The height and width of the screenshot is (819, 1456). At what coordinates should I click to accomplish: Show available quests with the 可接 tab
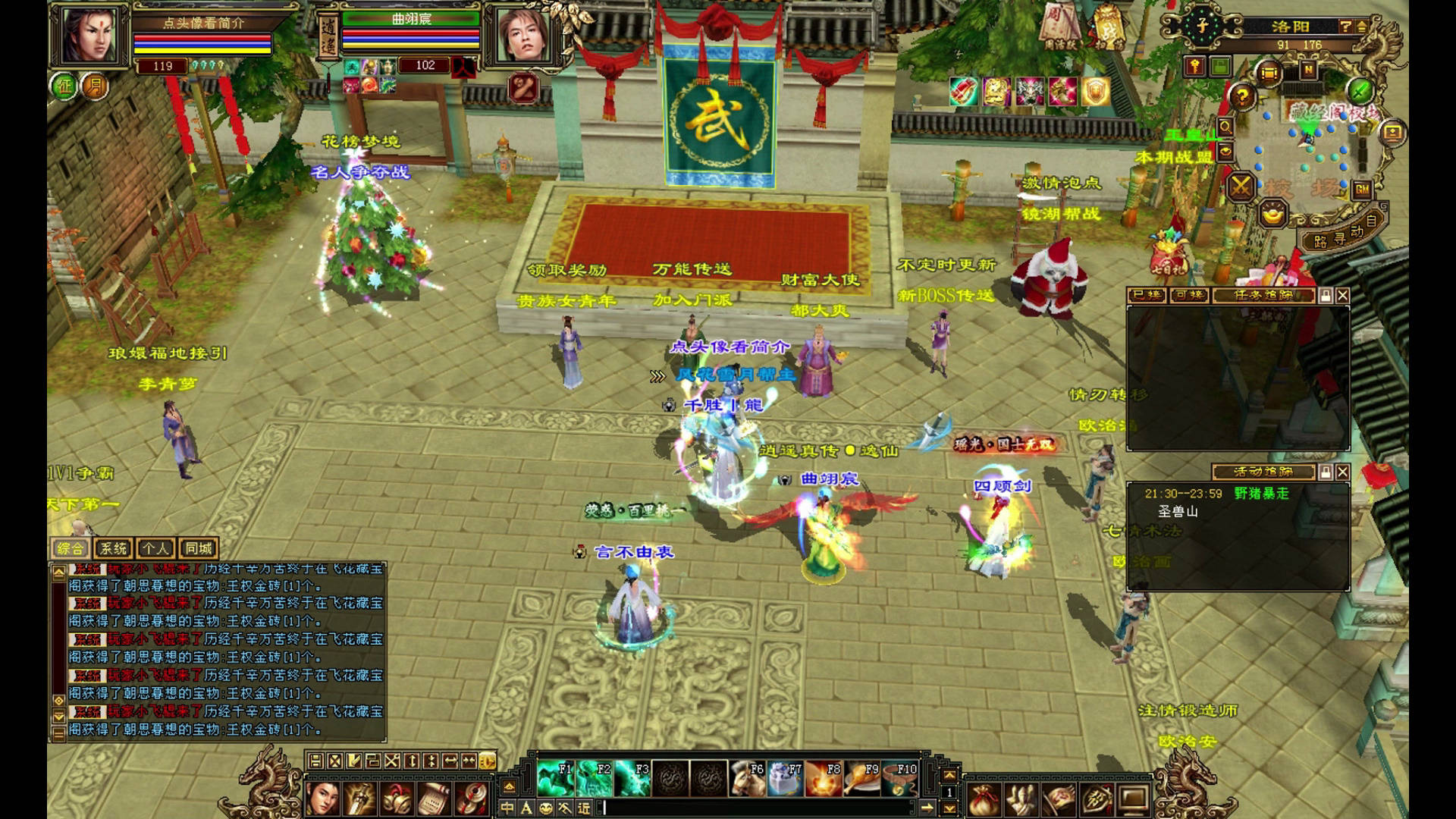1188,295
